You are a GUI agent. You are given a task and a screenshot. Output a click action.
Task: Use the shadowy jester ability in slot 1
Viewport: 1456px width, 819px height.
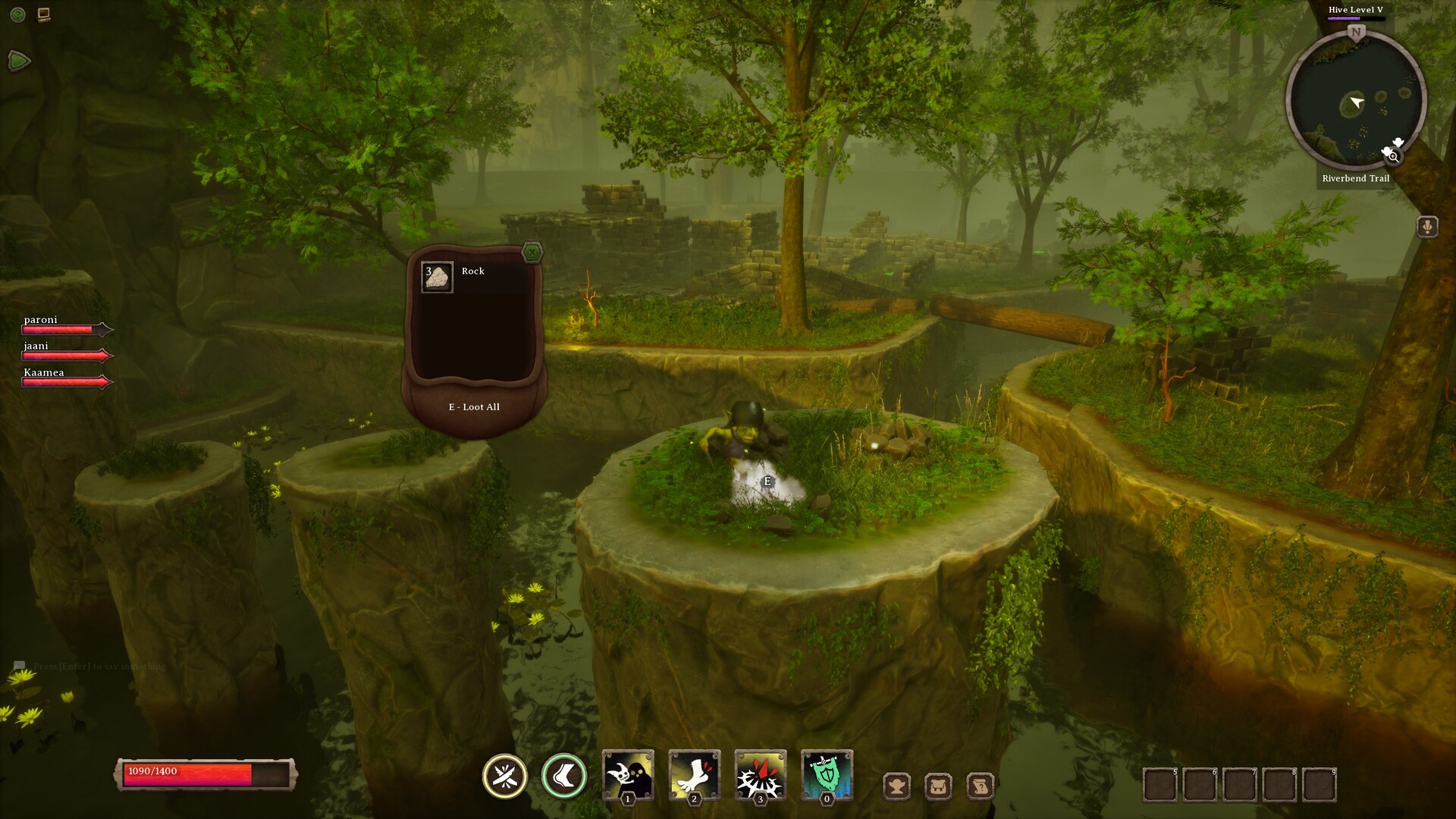tap(628, 774)
